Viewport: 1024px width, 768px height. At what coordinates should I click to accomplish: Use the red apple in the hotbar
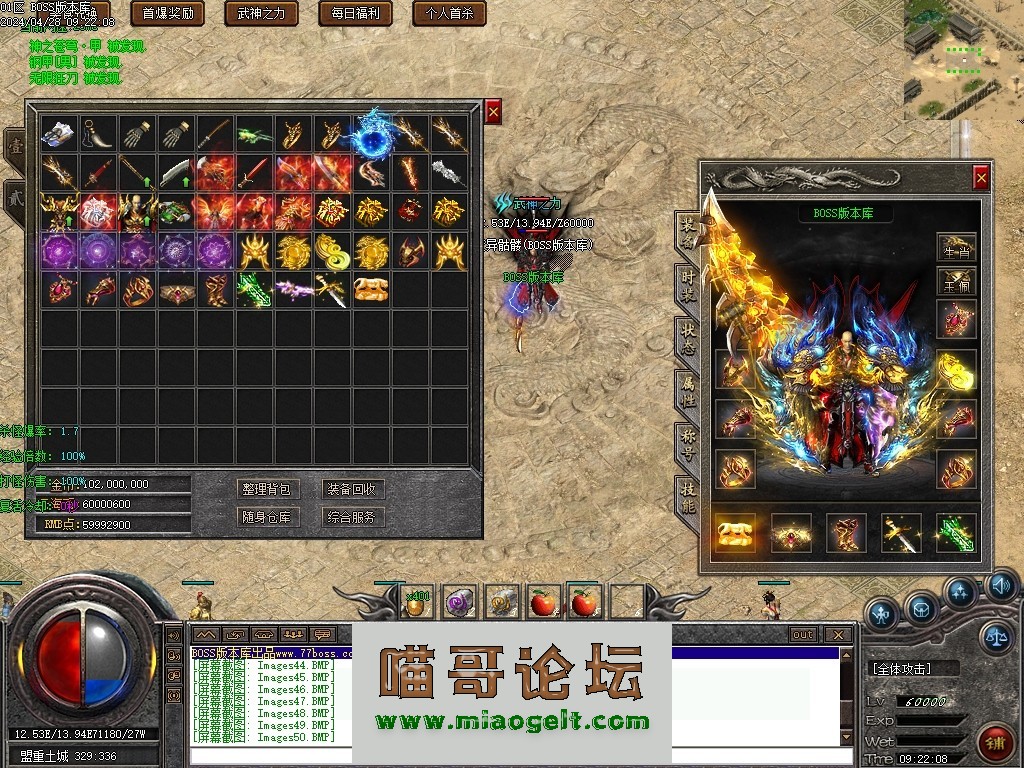[543, 602]
